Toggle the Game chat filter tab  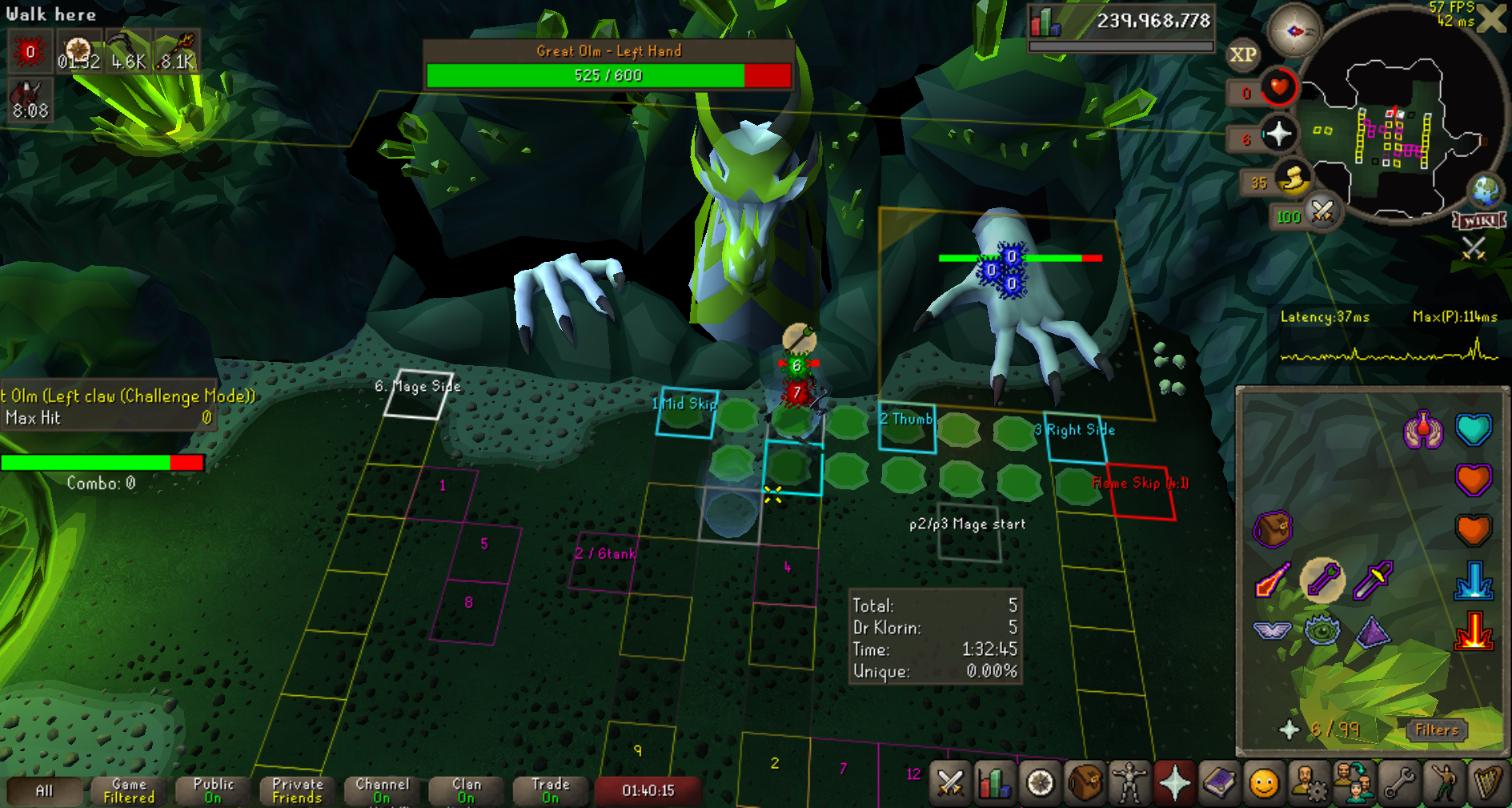click(129, 790)
